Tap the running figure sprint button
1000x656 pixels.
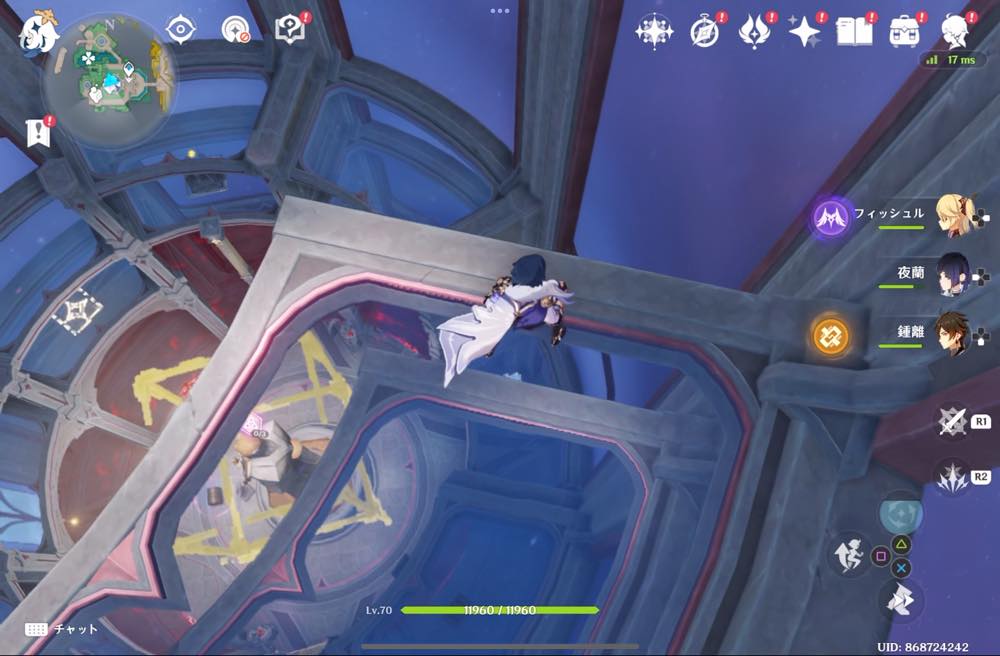tap(851, 556)
